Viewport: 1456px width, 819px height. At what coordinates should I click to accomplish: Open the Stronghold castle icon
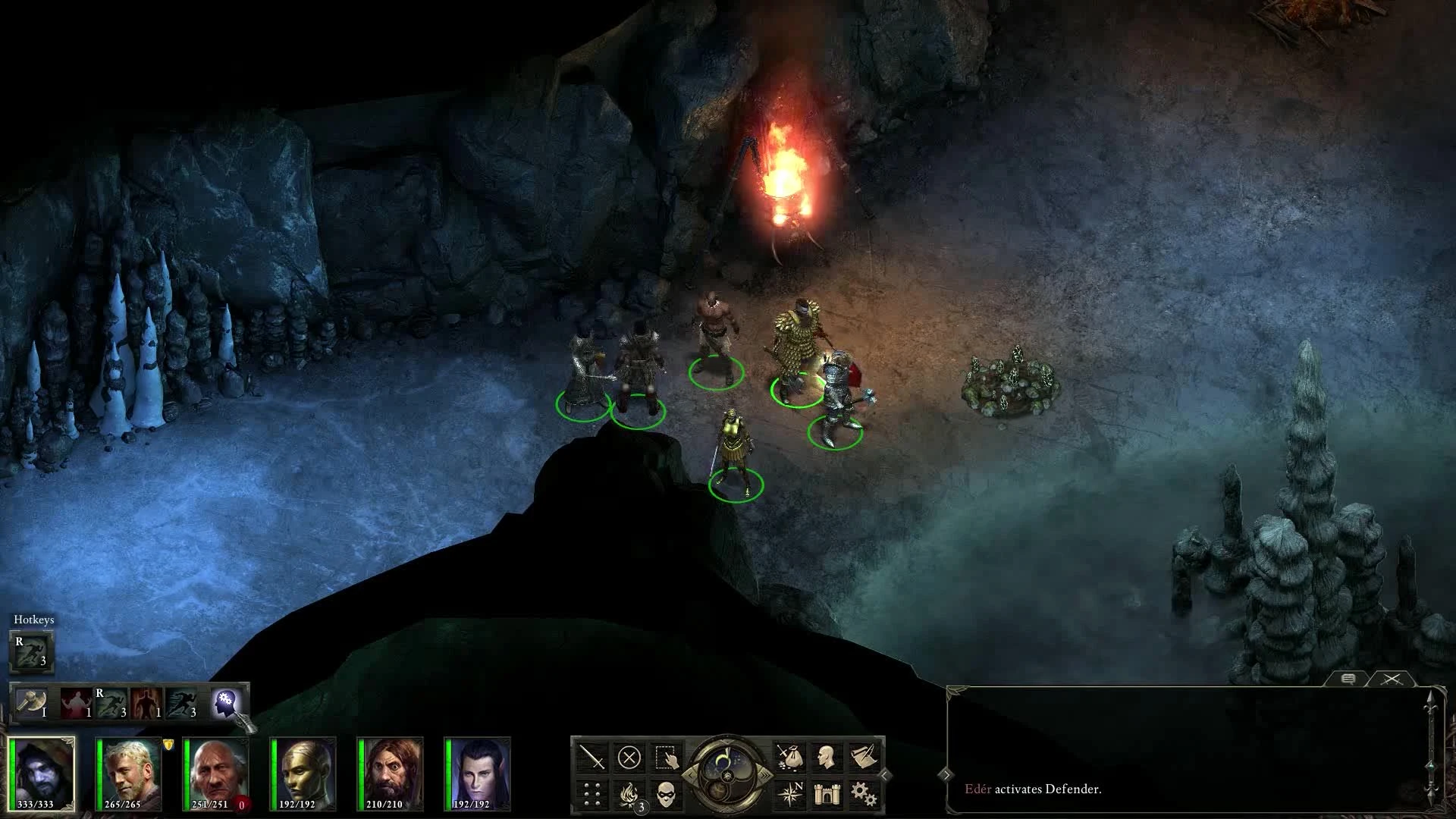(827, 795)
